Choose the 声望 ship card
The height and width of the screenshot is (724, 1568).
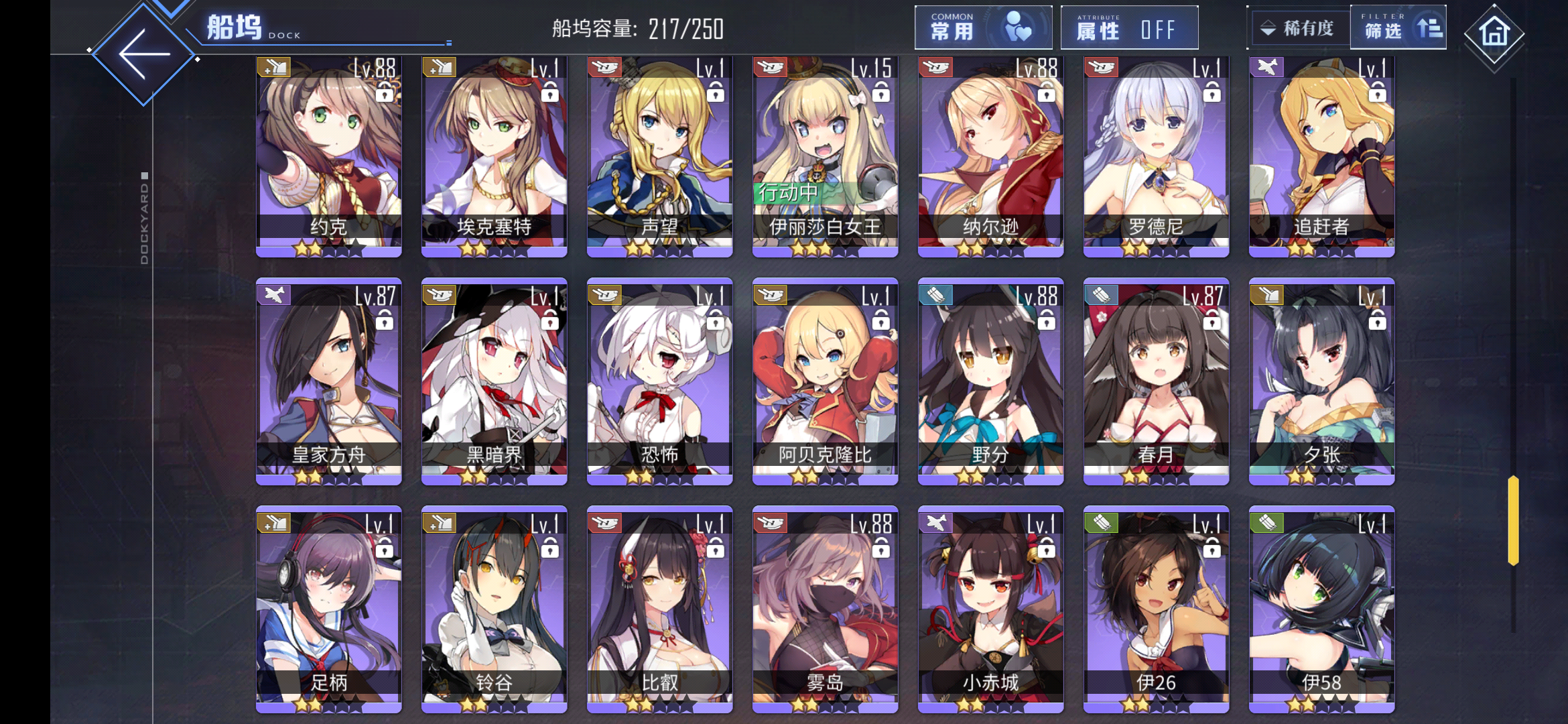pyautogui.click(x=660, y=158)
